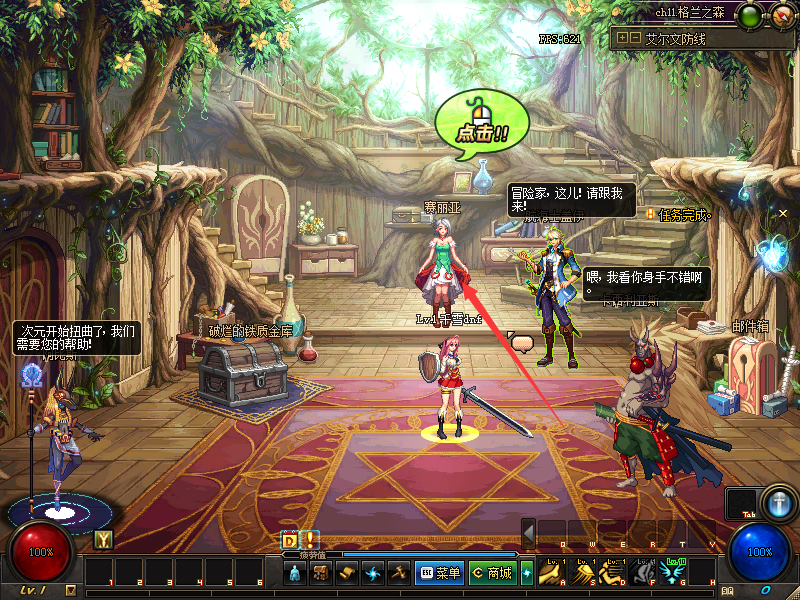Open the quest scroll icon
The image size is (800, 600).
pyautogui.click(x=347, y=573)
